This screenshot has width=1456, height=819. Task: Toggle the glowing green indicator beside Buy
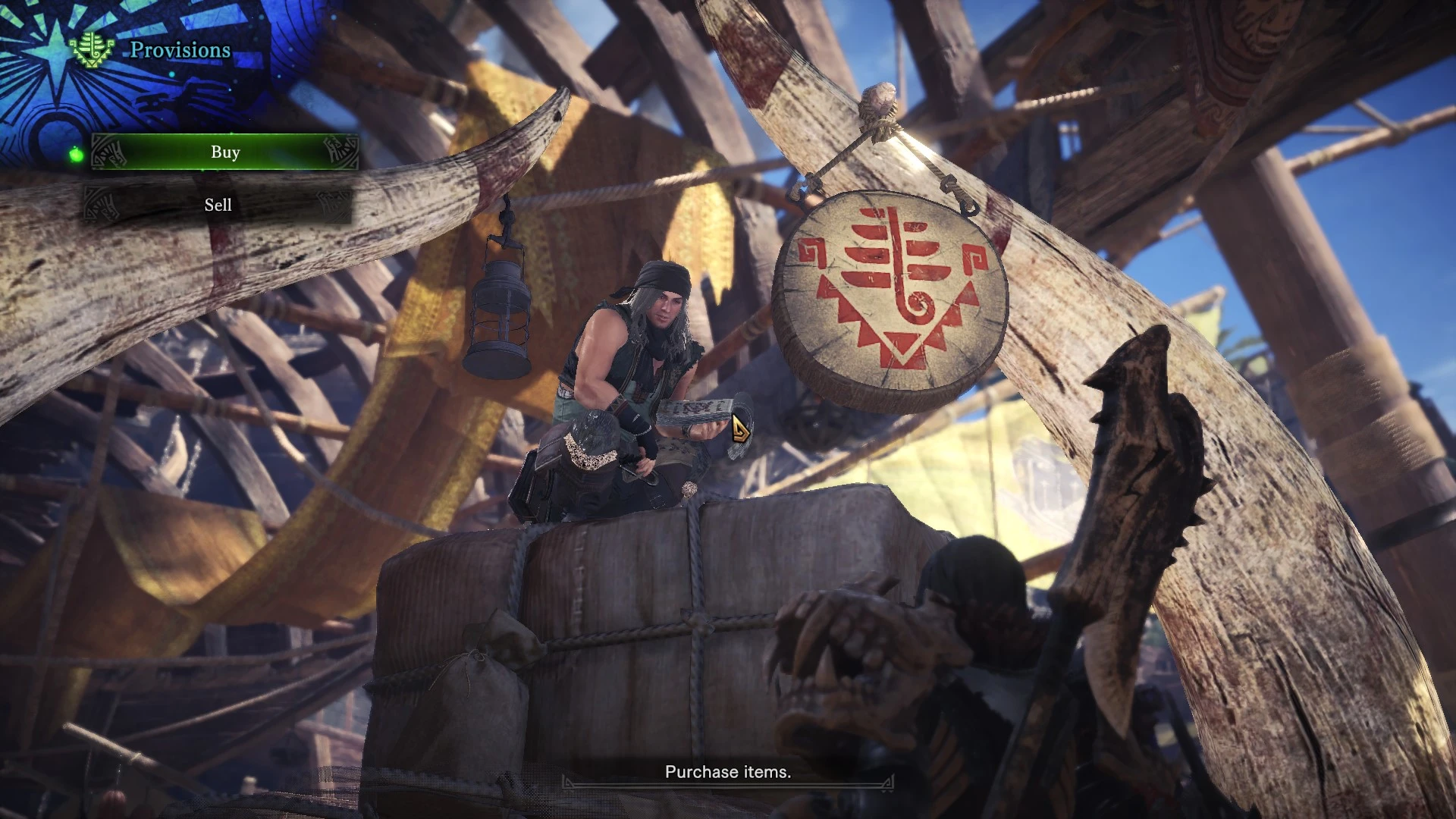(77, 154)
